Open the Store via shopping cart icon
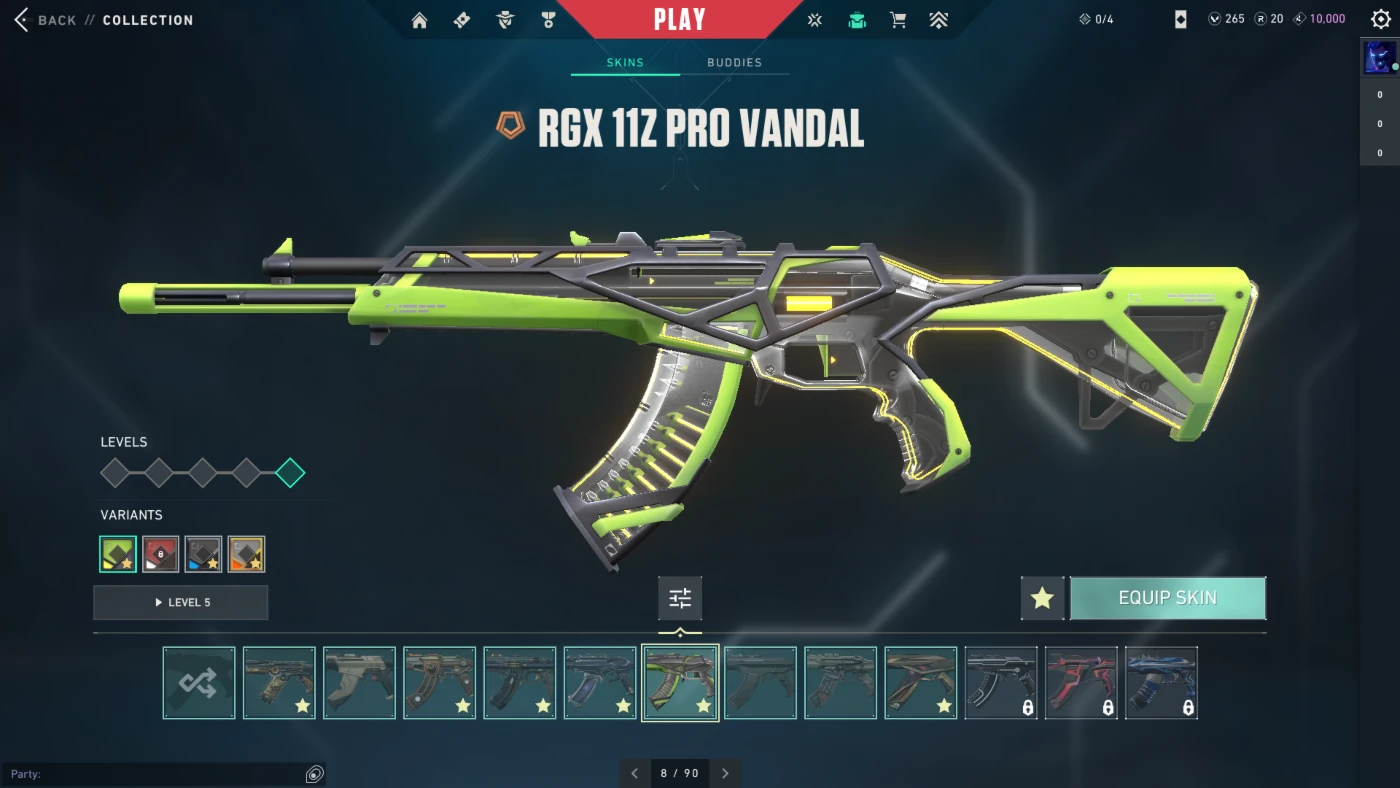This screenshot has height=788, width=1400. (898, 20)
